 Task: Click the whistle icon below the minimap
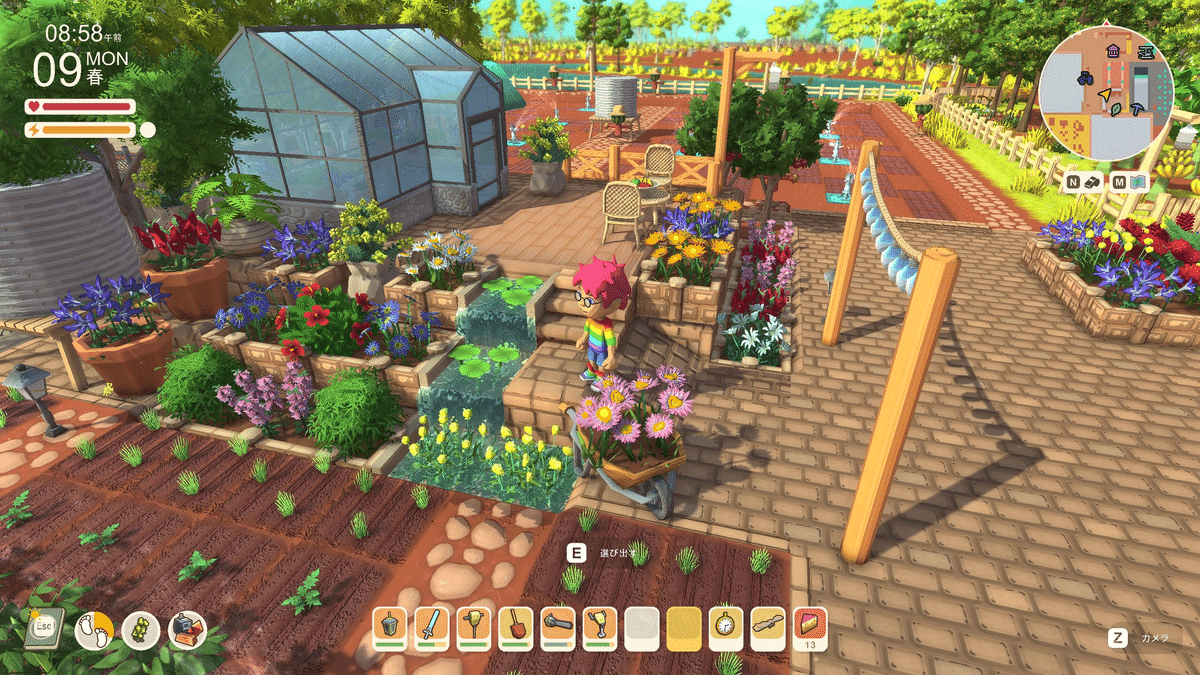coord(1093,182)
